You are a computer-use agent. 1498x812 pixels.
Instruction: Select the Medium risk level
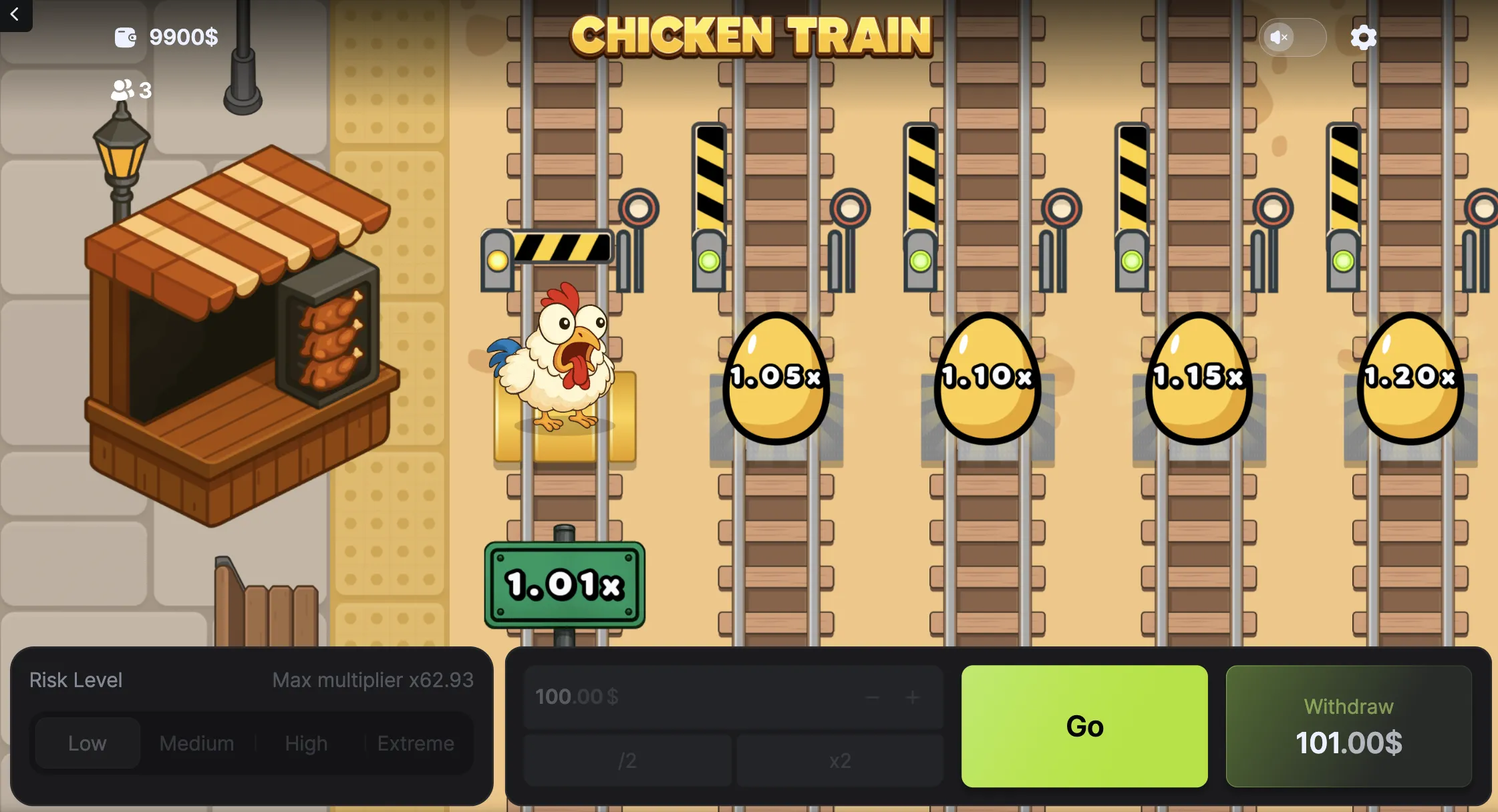click(195, 743)
